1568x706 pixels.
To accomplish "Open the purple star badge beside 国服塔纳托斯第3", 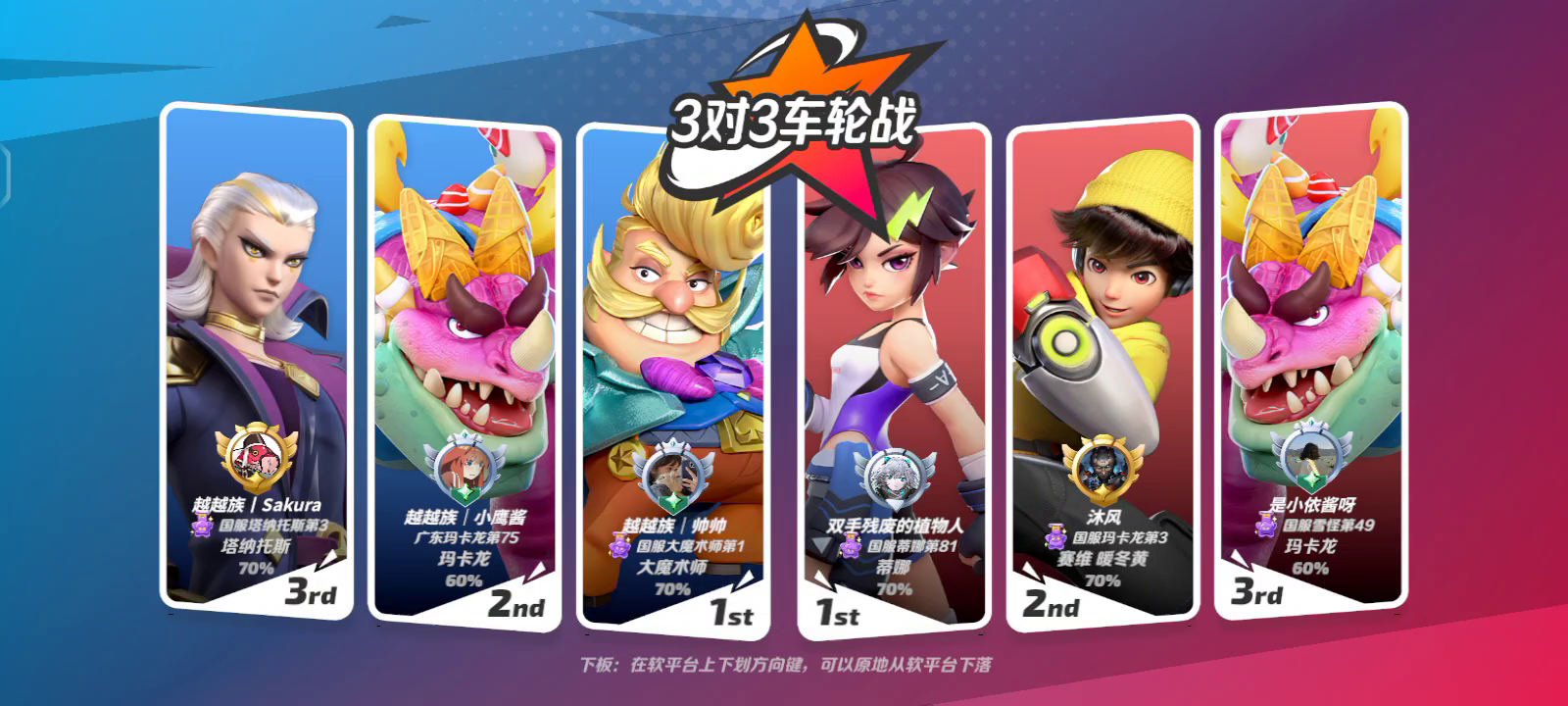I will coord(202,529).
